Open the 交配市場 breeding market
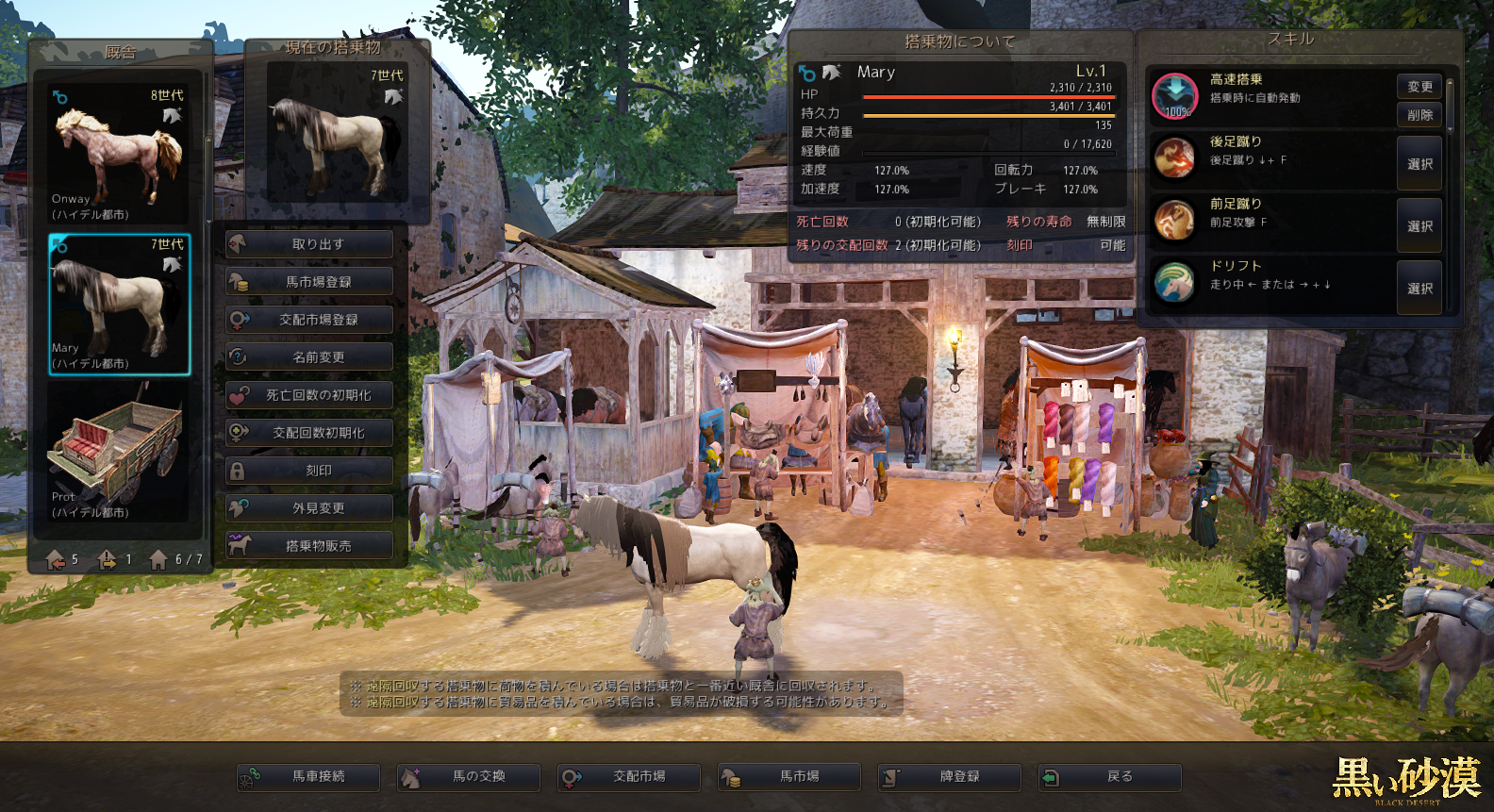 coord(629,777)
